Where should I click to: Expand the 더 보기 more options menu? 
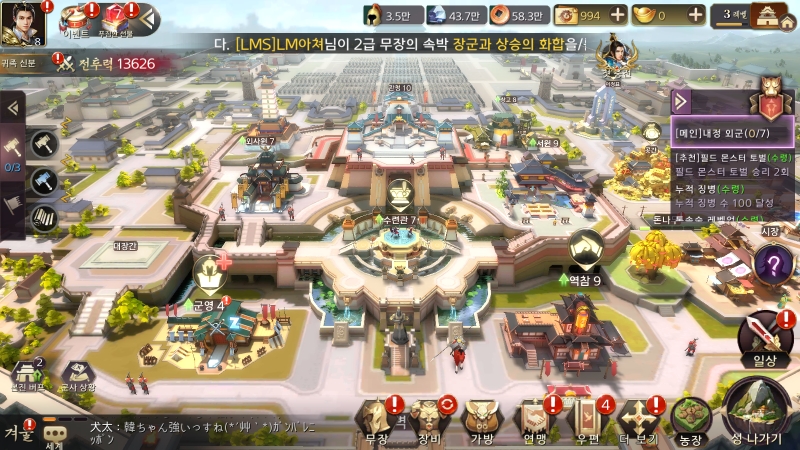(638, 420)
